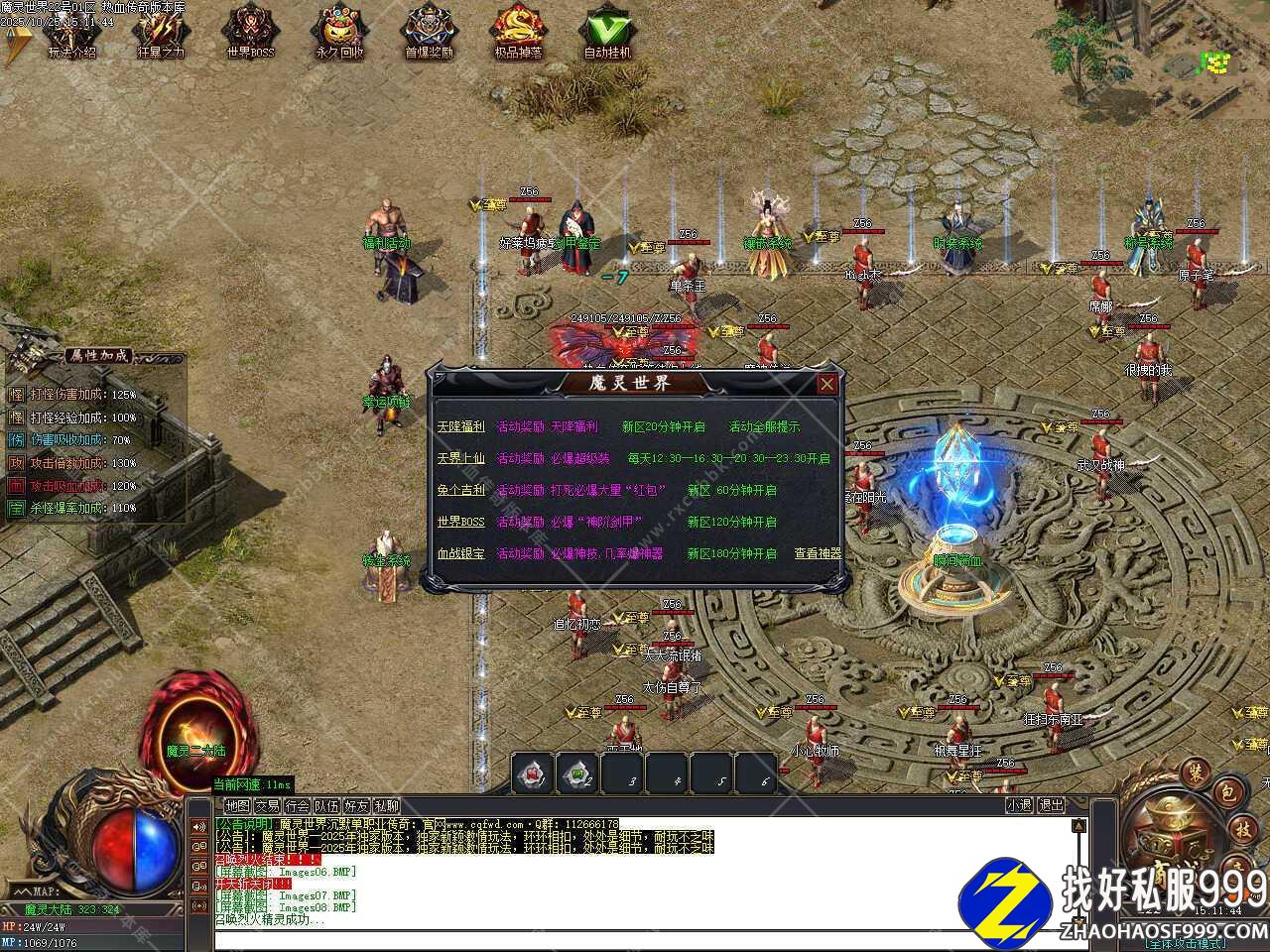Open the 世界BOSS top icon
Image resolution: width=1270 pixels, height=952 pixels.
(x=250, y=35)
